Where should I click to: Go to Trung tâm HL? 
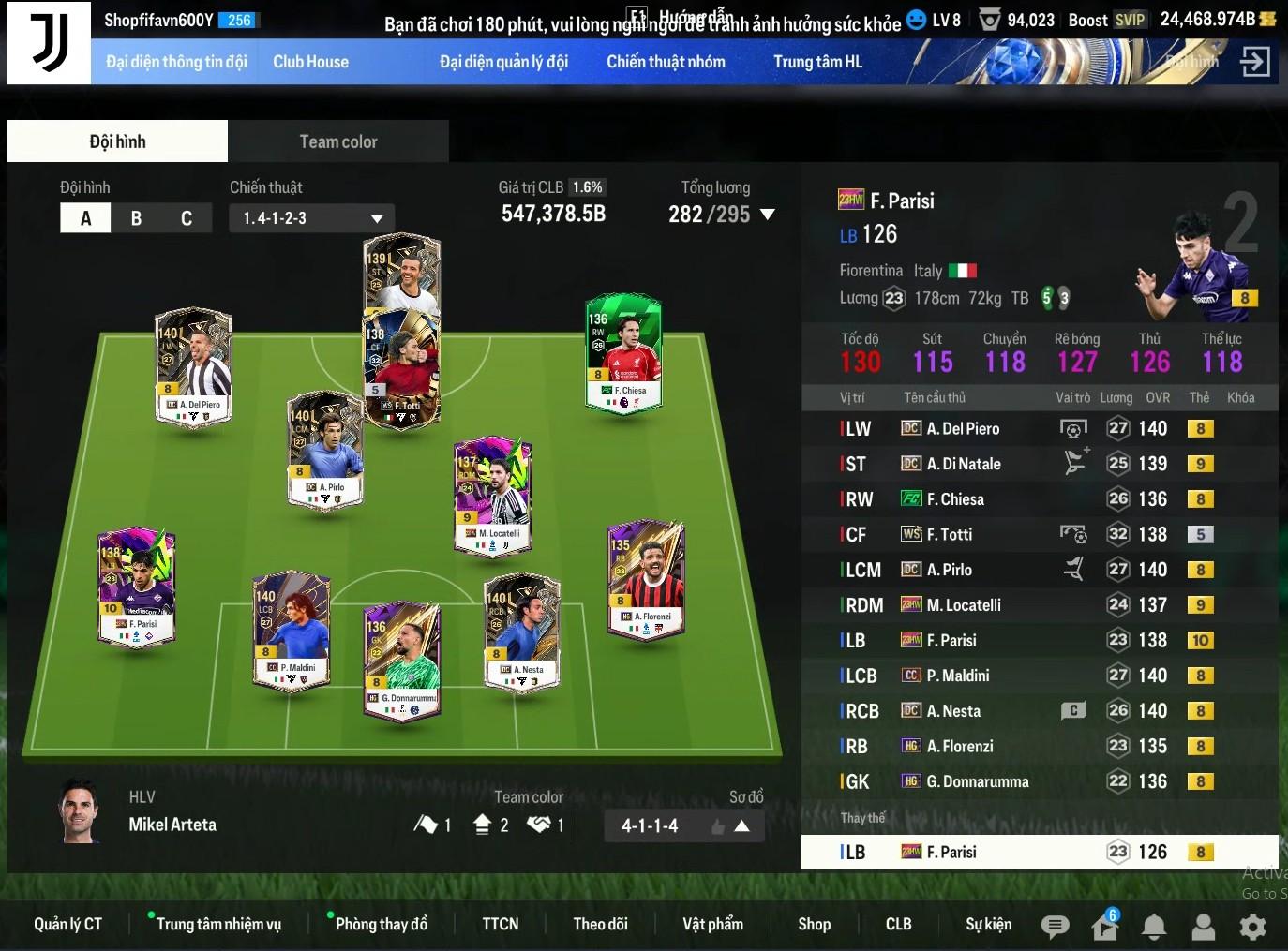pyautogui.click(x=817, y=62)
